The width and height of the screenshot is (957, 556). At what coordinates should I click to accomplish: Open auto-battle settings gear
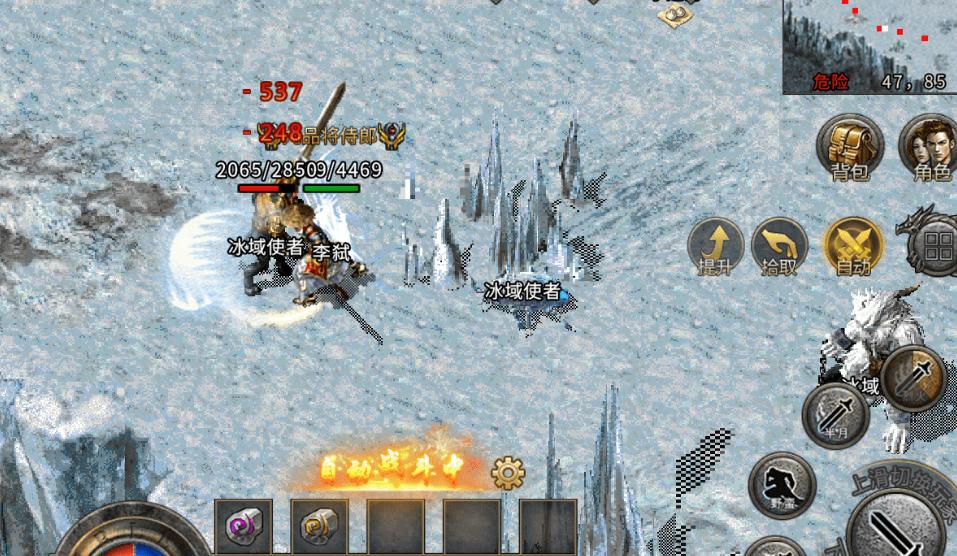tap(509, 470)
